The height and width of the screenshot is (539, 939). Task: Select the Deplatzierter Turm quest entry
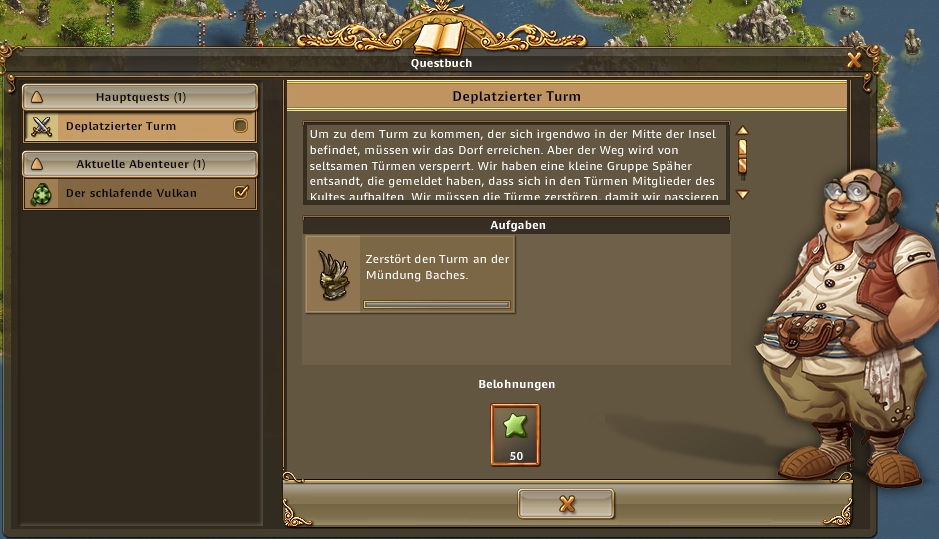click(x=130, y=127)
